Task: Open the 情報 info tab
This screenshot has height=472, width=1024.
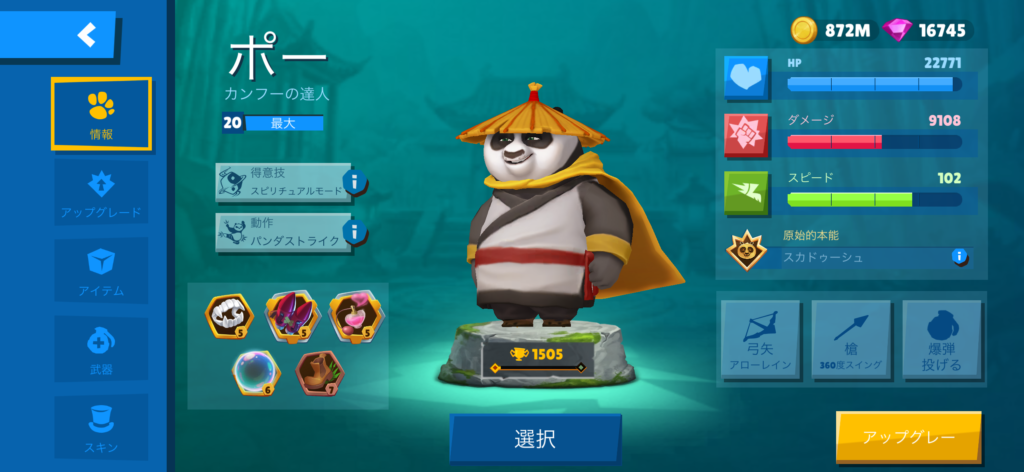Action: (x=101, y=114)
